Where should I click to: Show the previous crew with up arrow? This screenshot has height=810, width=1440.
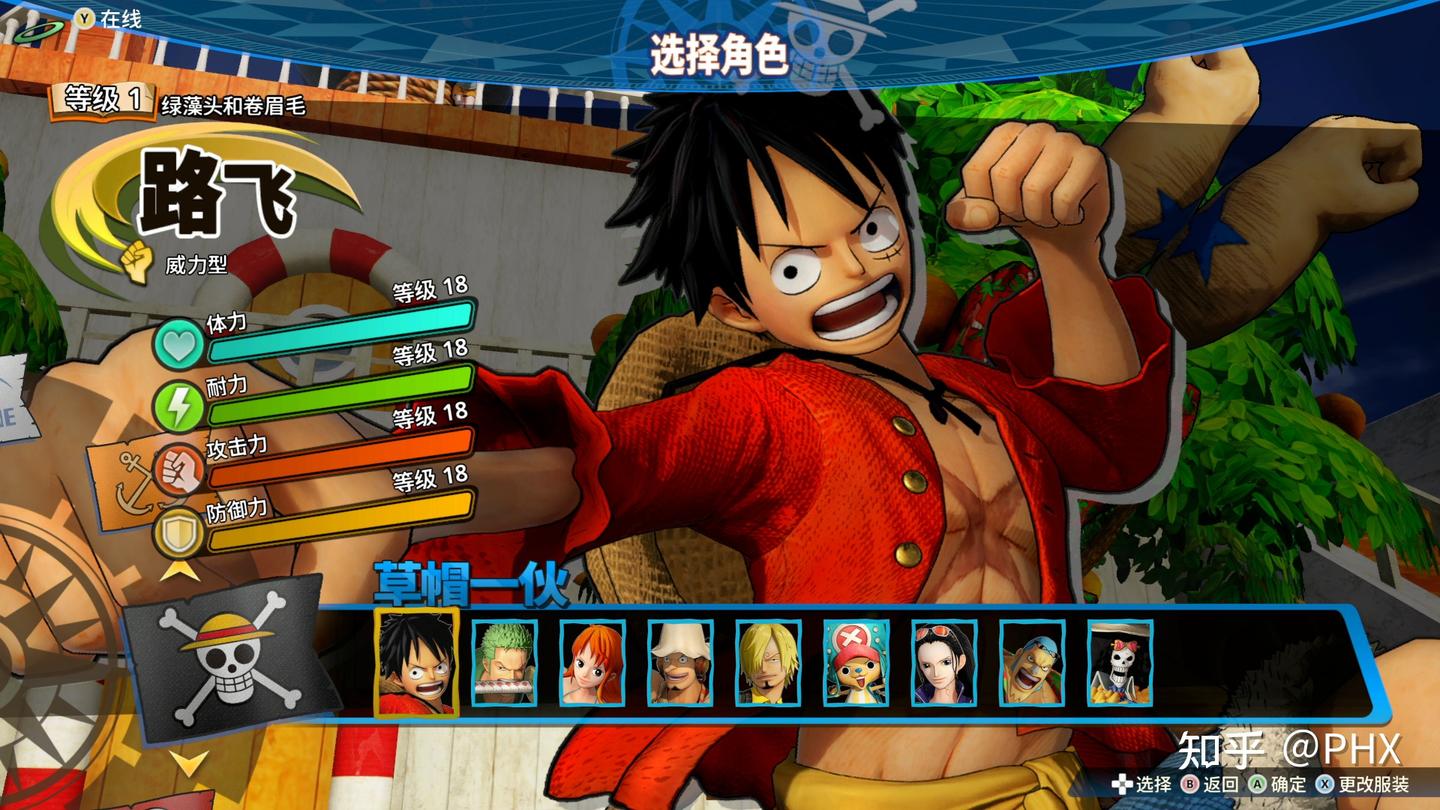pos(178,570)
